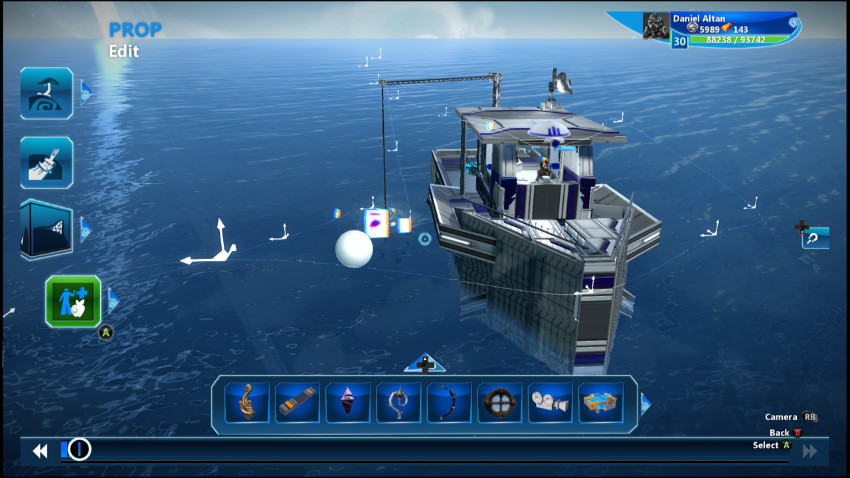This screenshot has height=478, width=850.
Task: Select the round porthole window prop
Action: [x=499, y=402]
